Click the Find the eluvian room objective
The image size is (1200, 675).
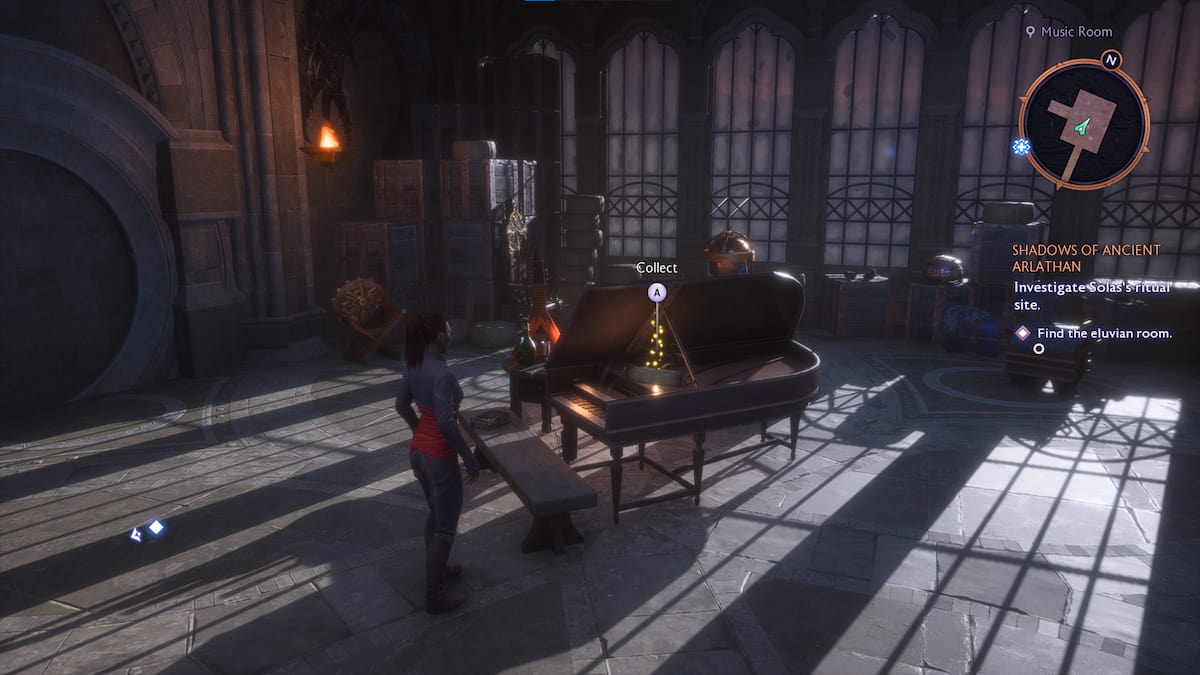1104,333
